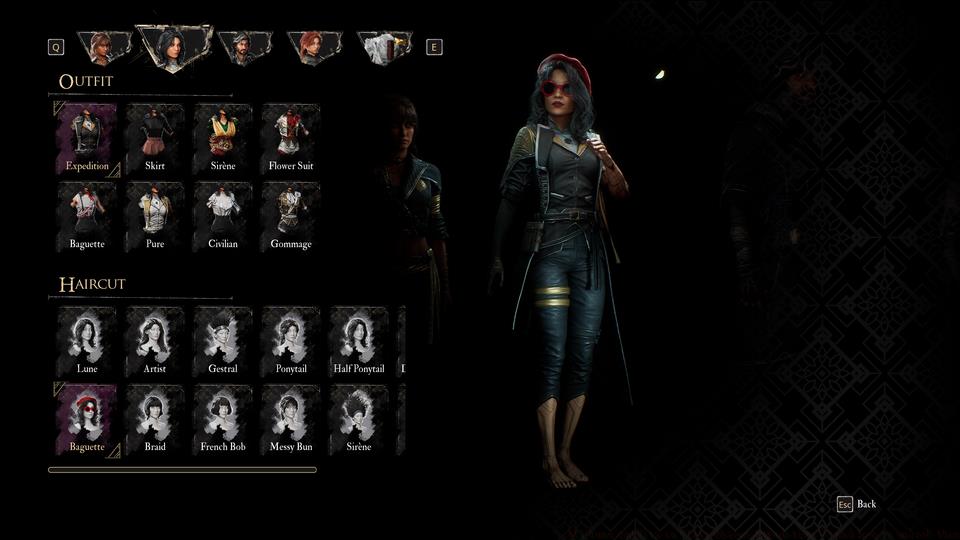Apply the French Bob haircut
960x540 pixels.
[x=223, y=419]
